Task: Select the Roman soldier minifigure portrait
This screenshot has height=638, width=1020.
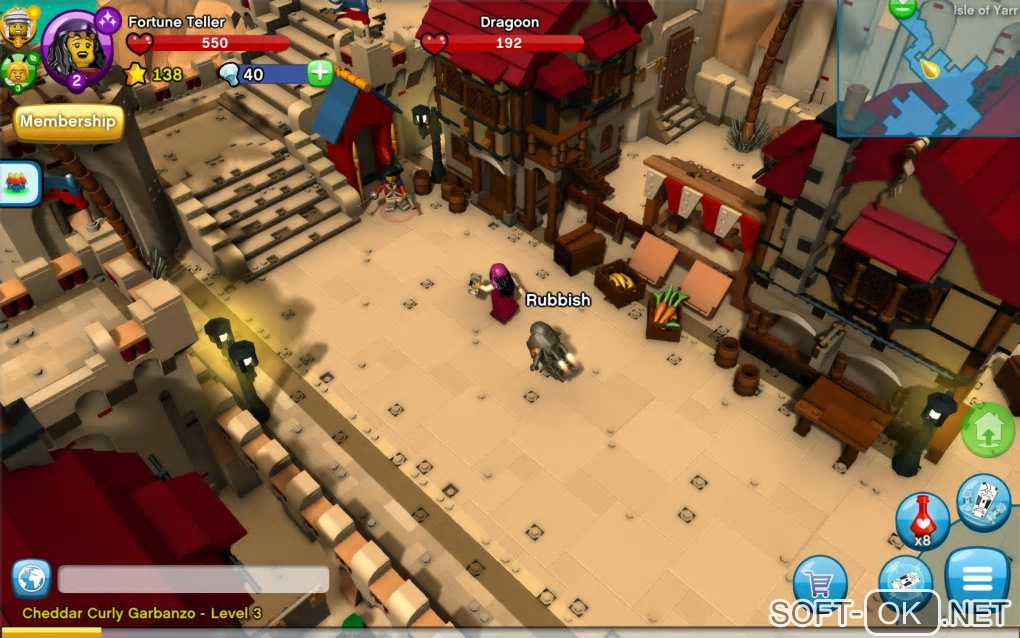Action: click(17, 26)
